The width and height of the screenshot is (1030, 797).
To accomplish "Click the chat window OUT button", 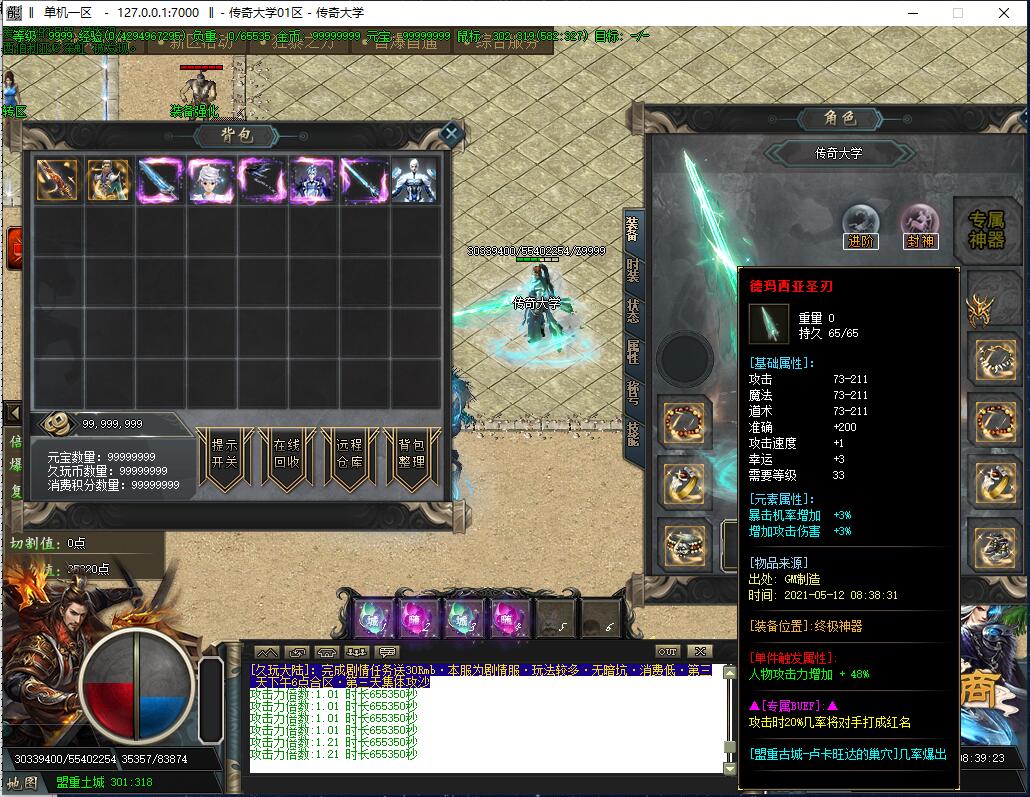I will point(667,651).
